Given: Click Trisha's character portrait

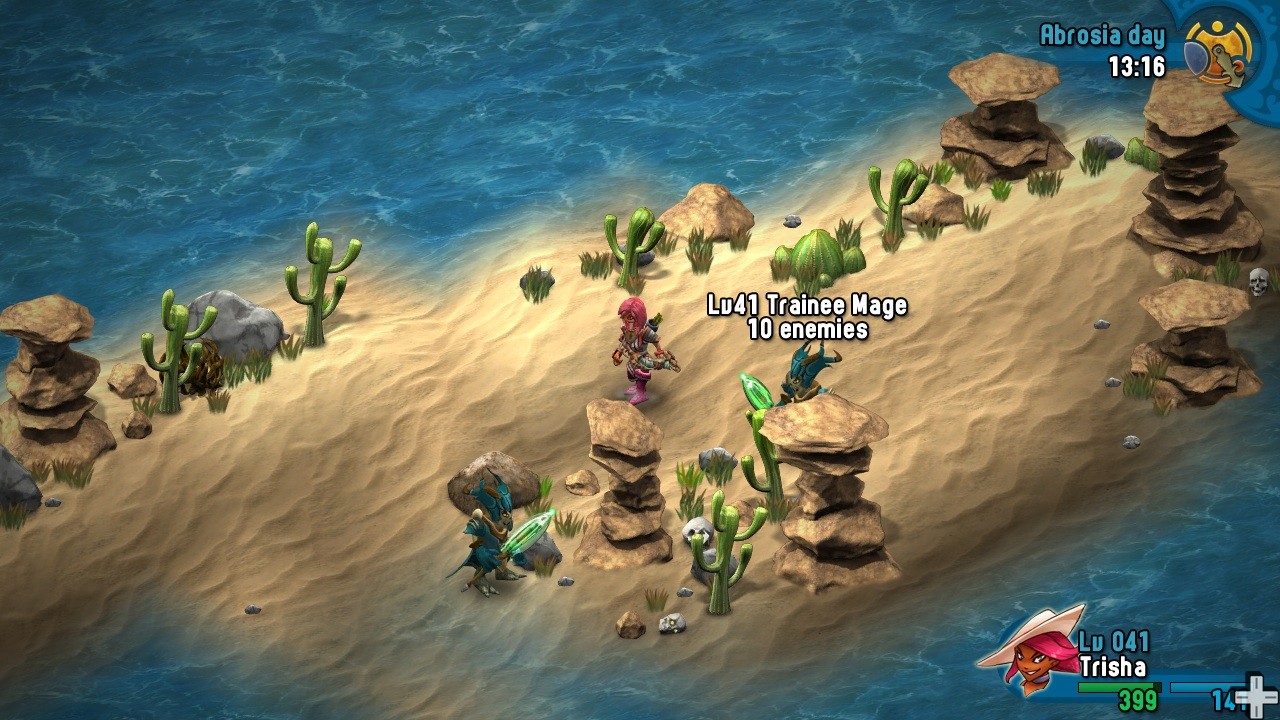Looking at the screenshot, I should click(1030, 652).
